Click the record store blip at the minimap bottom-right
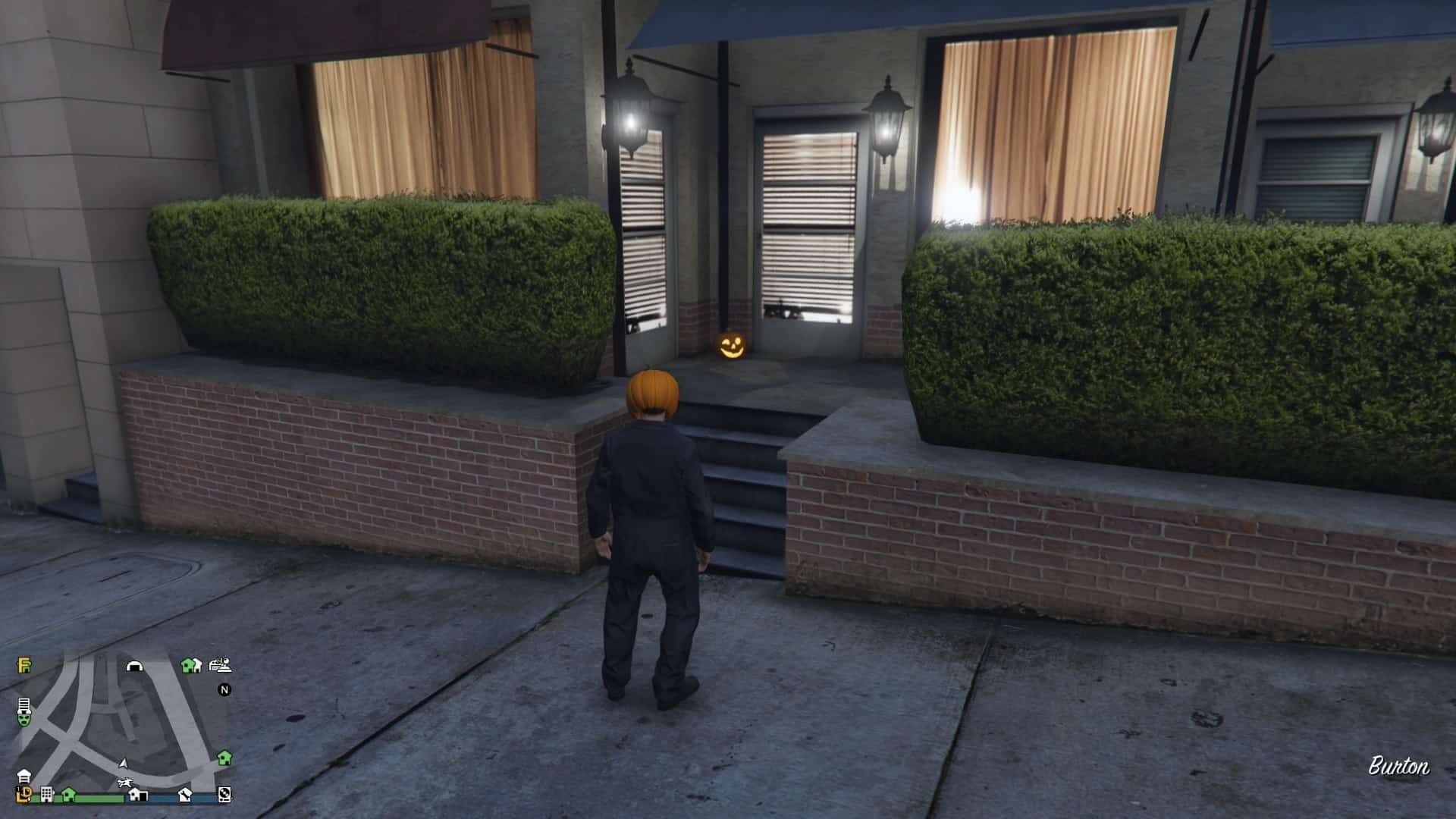 225,796
